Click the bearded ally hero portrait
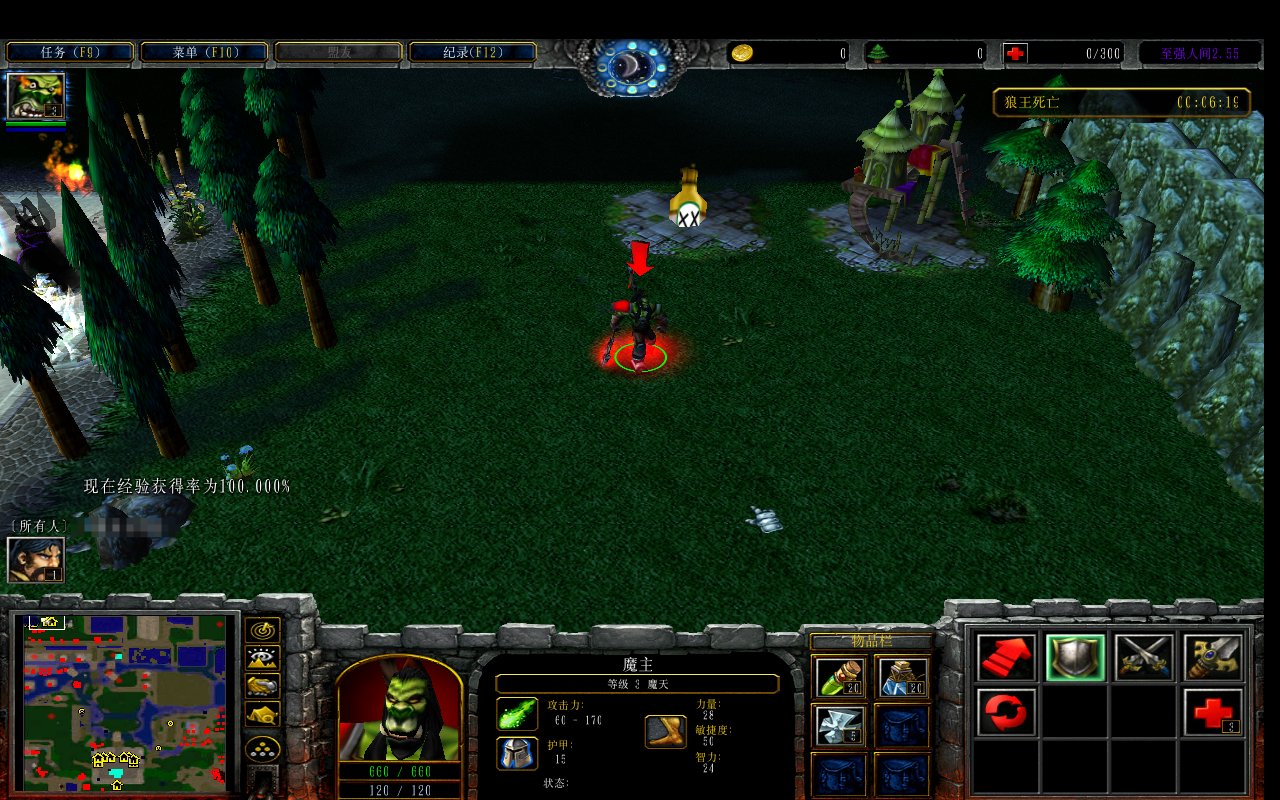 click(x=36, y=560)
